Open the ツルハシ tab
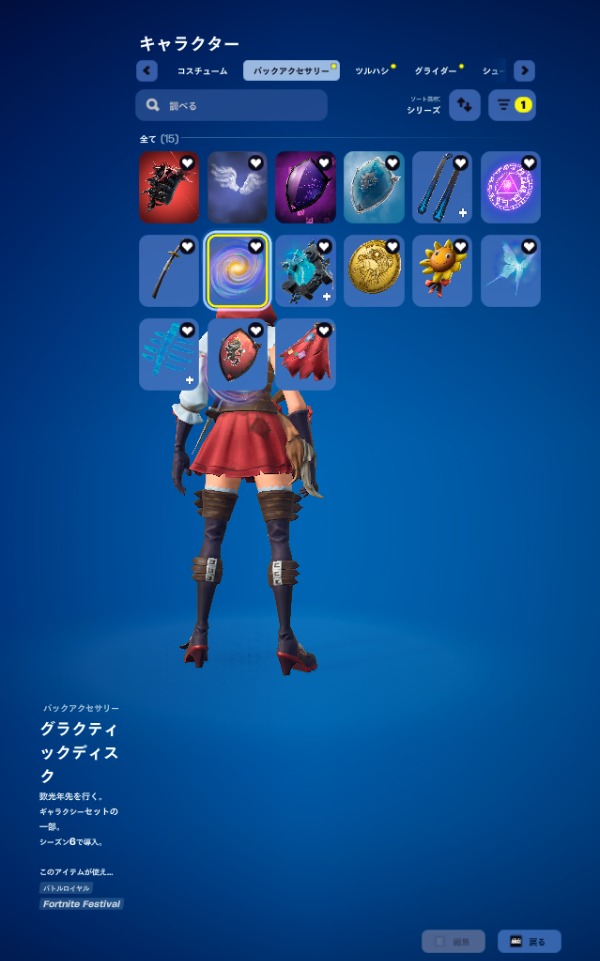 (x=372, y=71)
